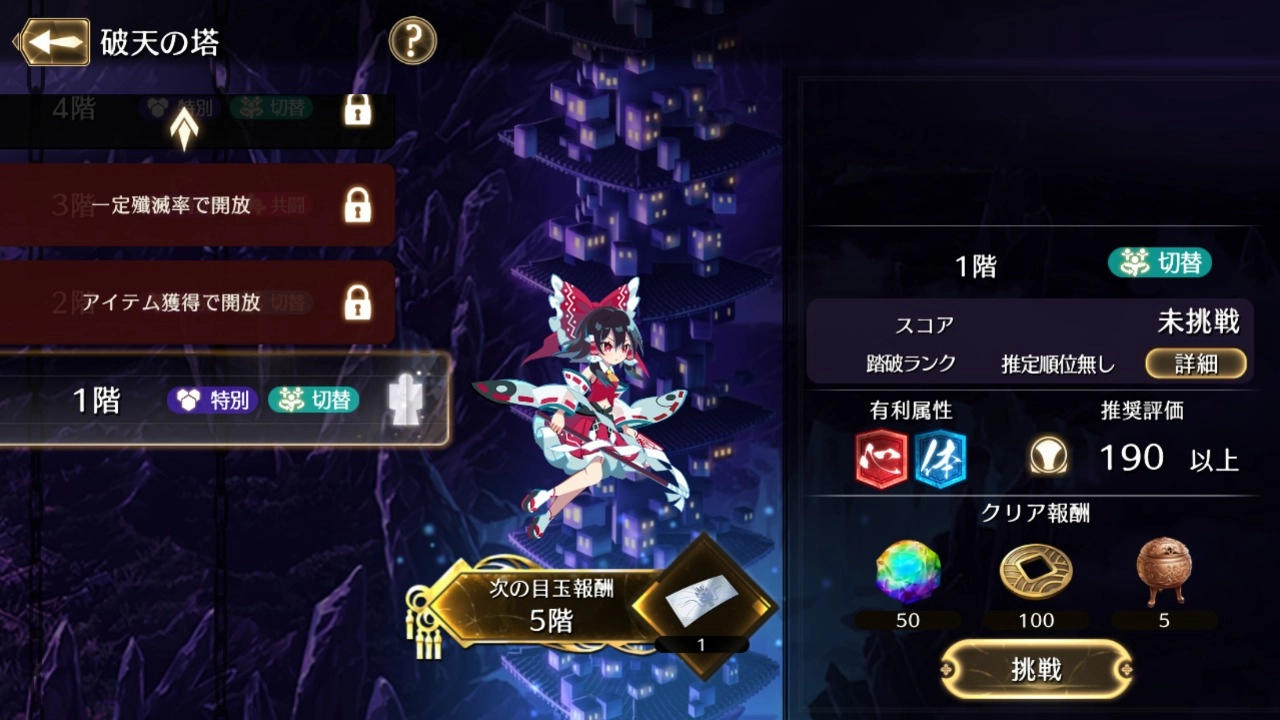
Task: Click the incense burner reward icon showing 5
Action: 1162,570
